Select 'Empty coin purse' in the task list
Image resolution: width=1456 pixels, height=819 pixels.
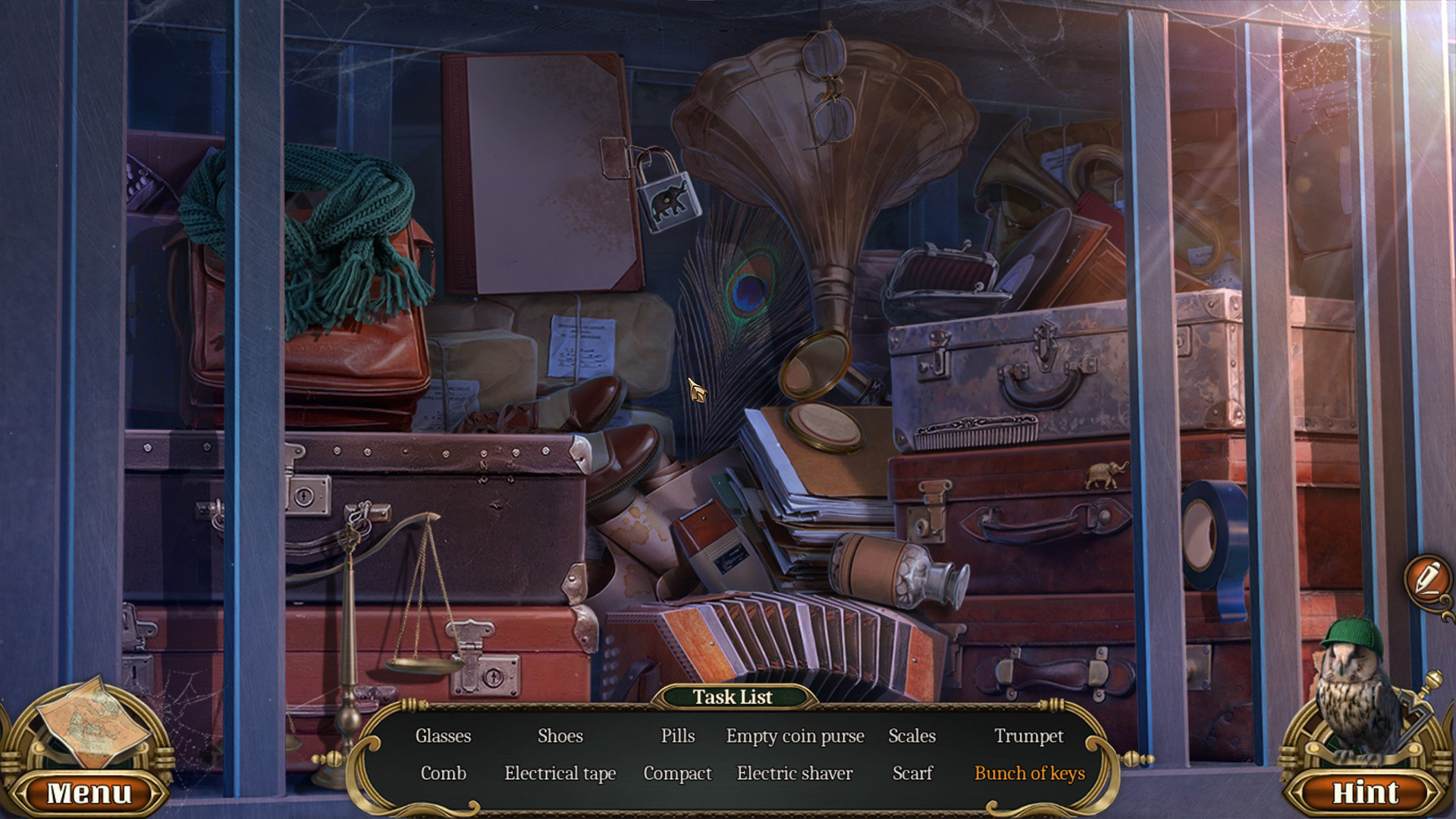pyautogui.click(x=795, y=736)
